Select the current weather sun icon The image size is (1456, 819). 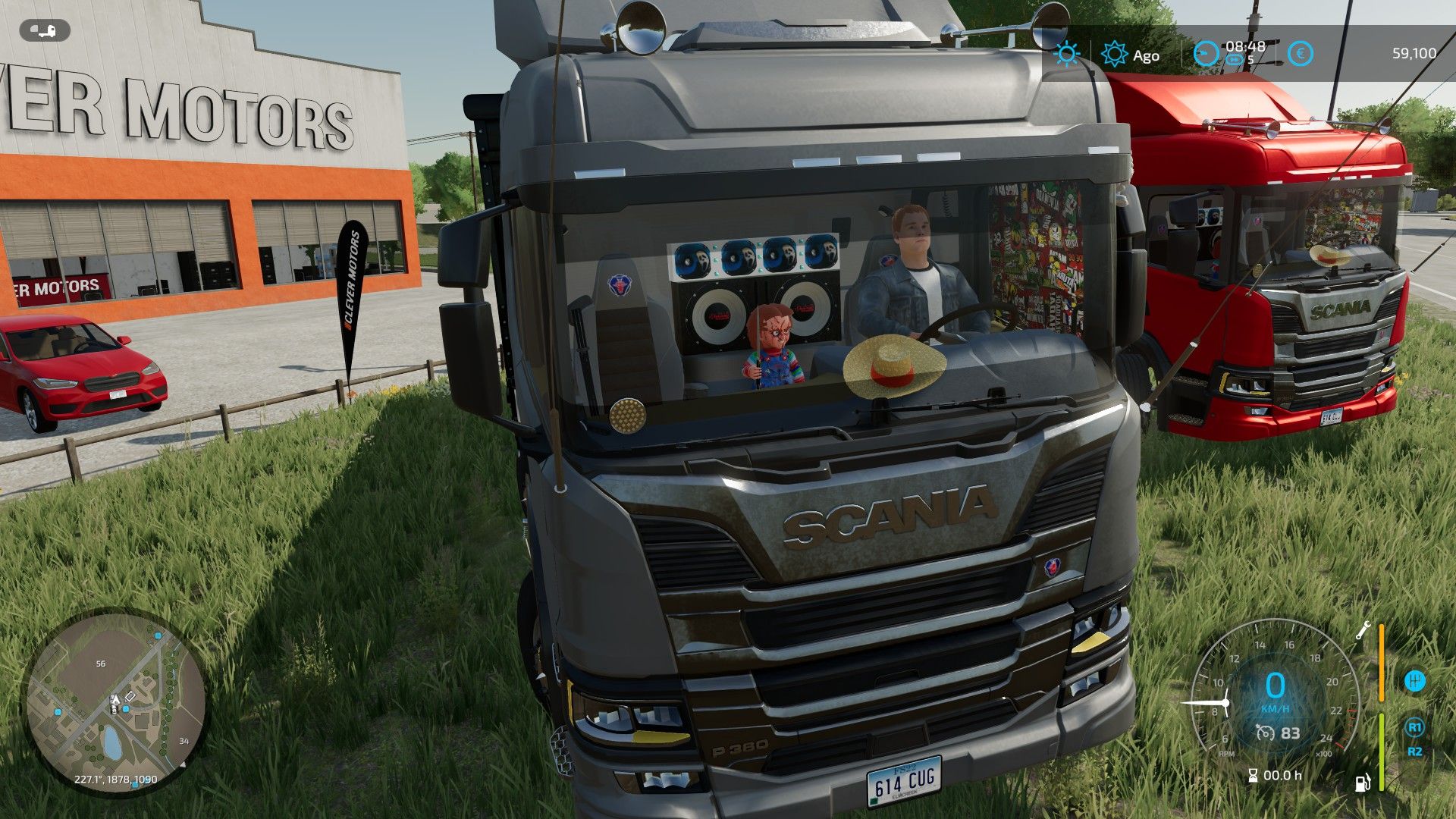tap(1067, 54)
